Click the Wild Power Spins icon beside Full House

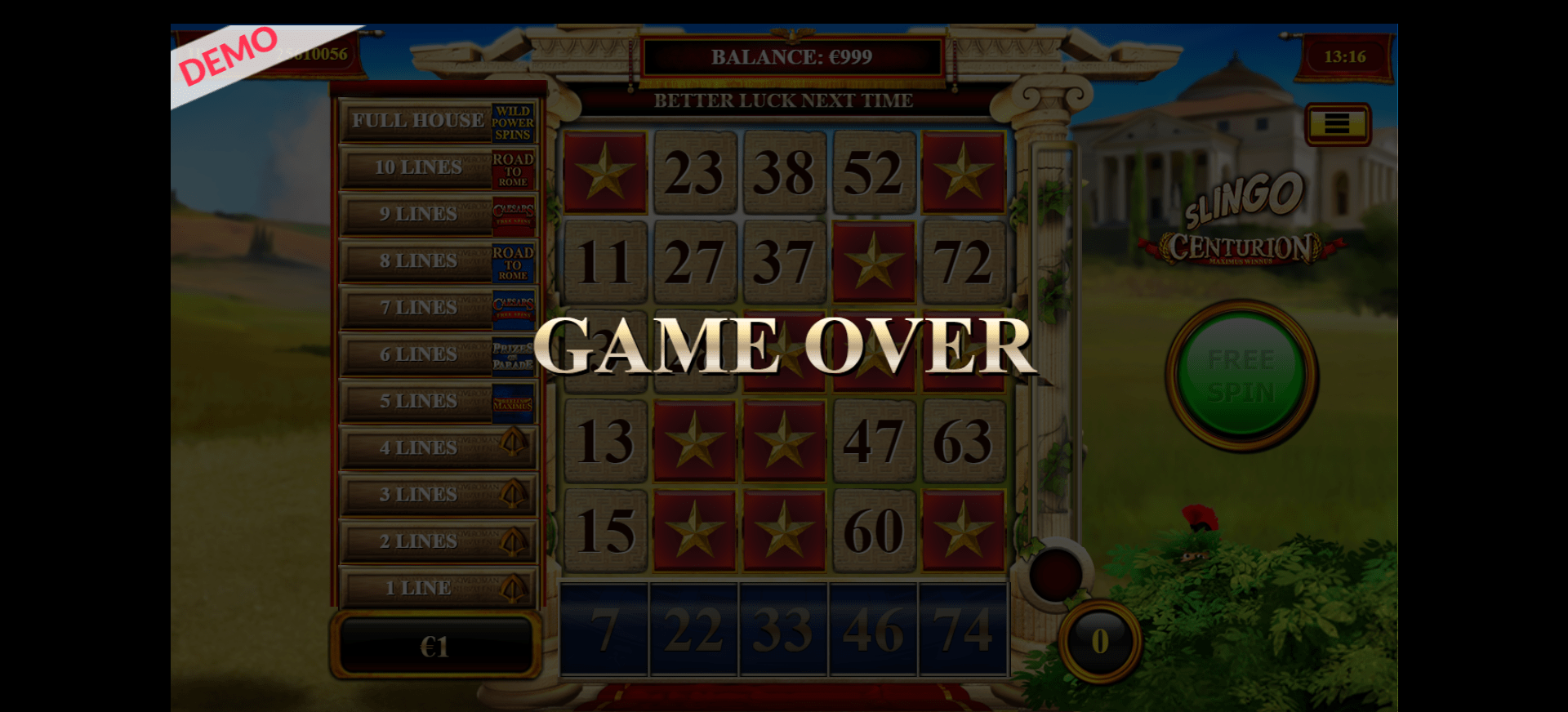(x=514, y=120)
